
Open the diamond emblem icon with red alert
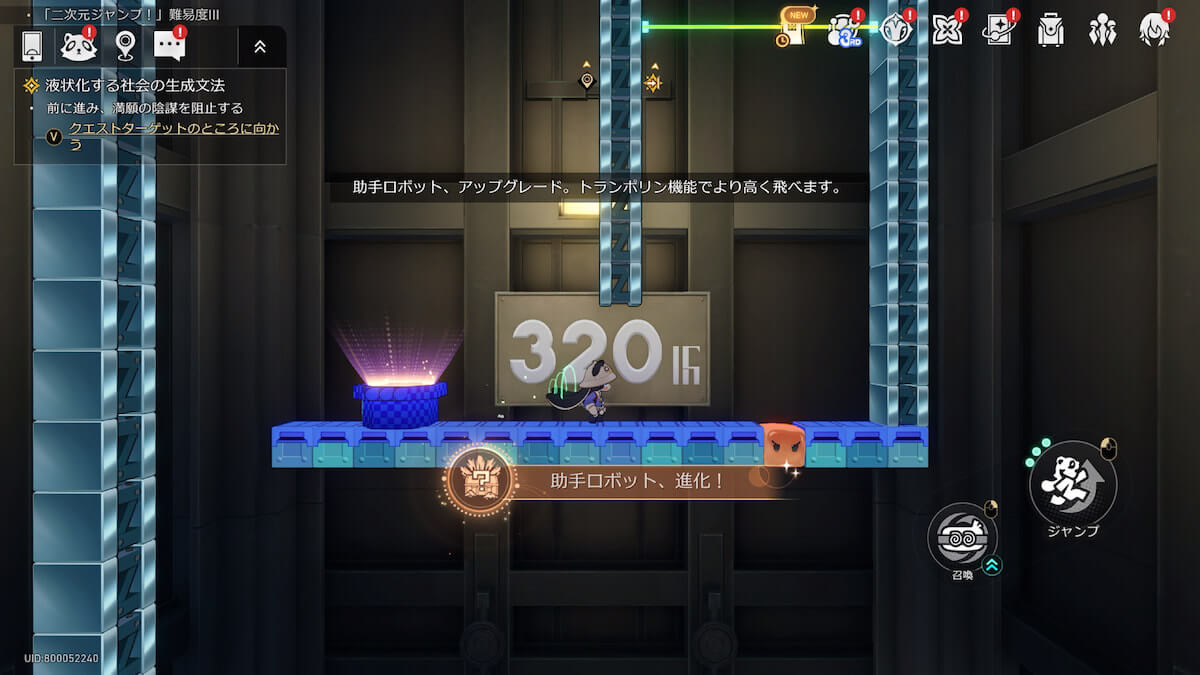click(896, 30)
